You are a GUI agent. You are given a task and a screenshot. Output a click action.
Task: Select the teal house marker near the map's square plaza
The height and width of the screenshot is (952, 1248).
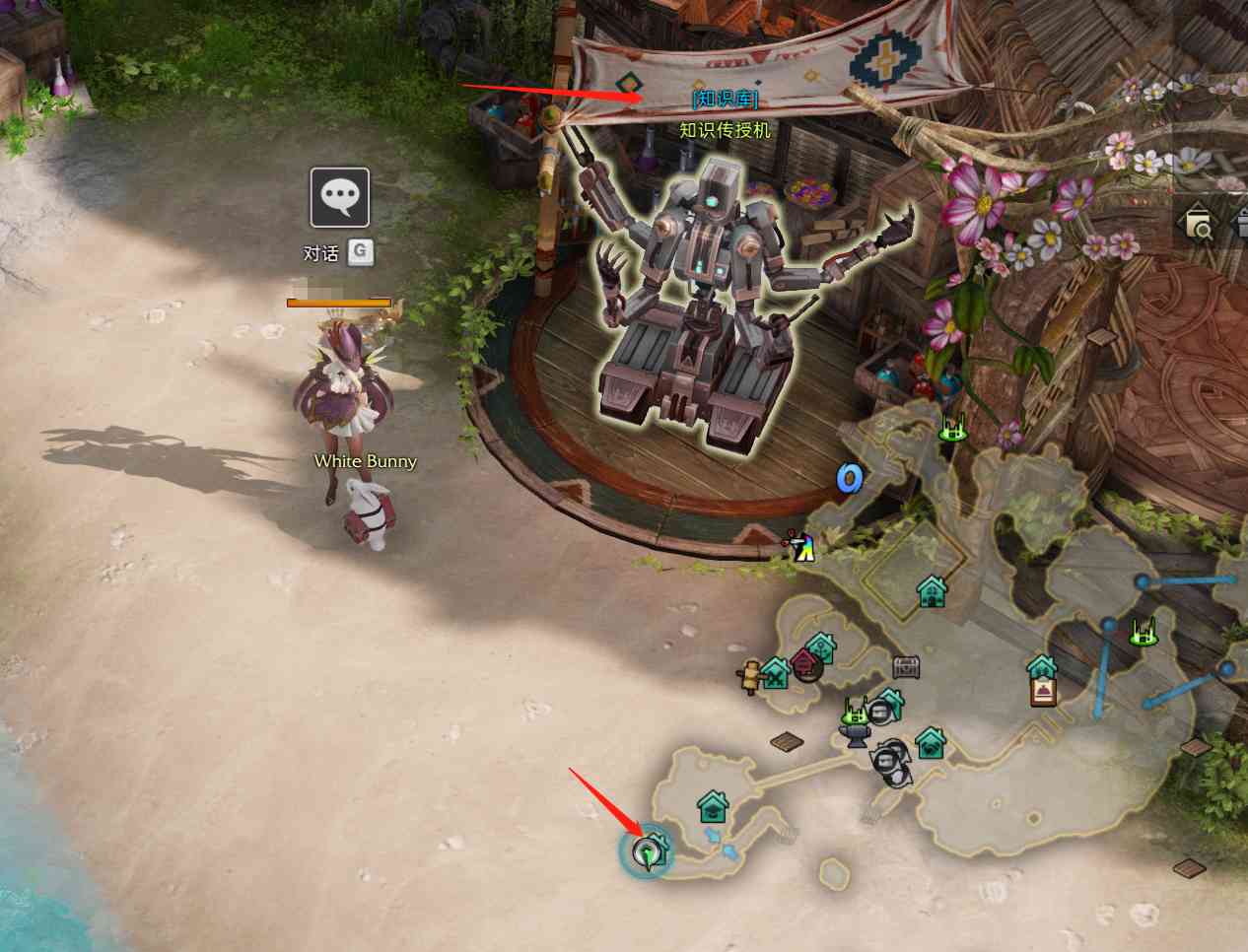[932, 591]
